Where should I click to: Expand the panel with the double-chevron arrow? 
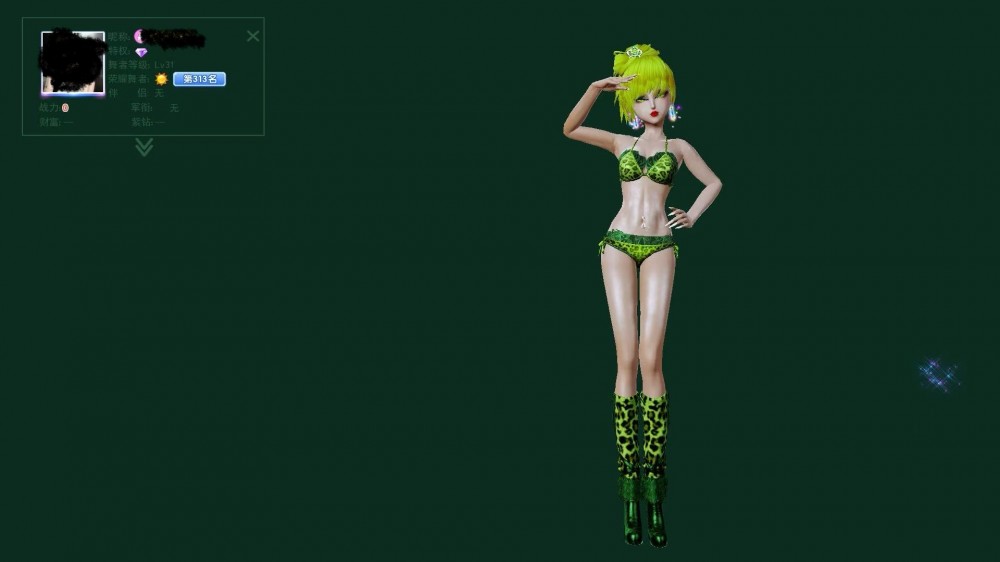click(144, 148)
